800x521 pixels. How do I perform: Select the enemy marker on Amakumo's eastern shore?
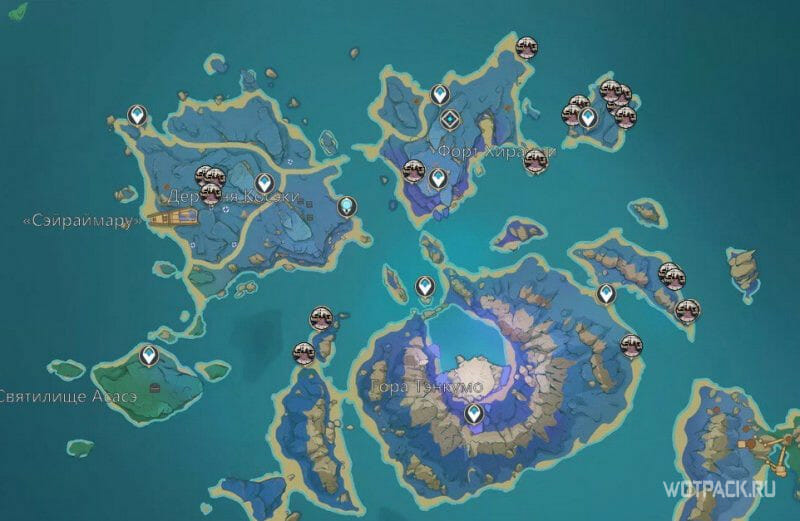click(630, 345)
